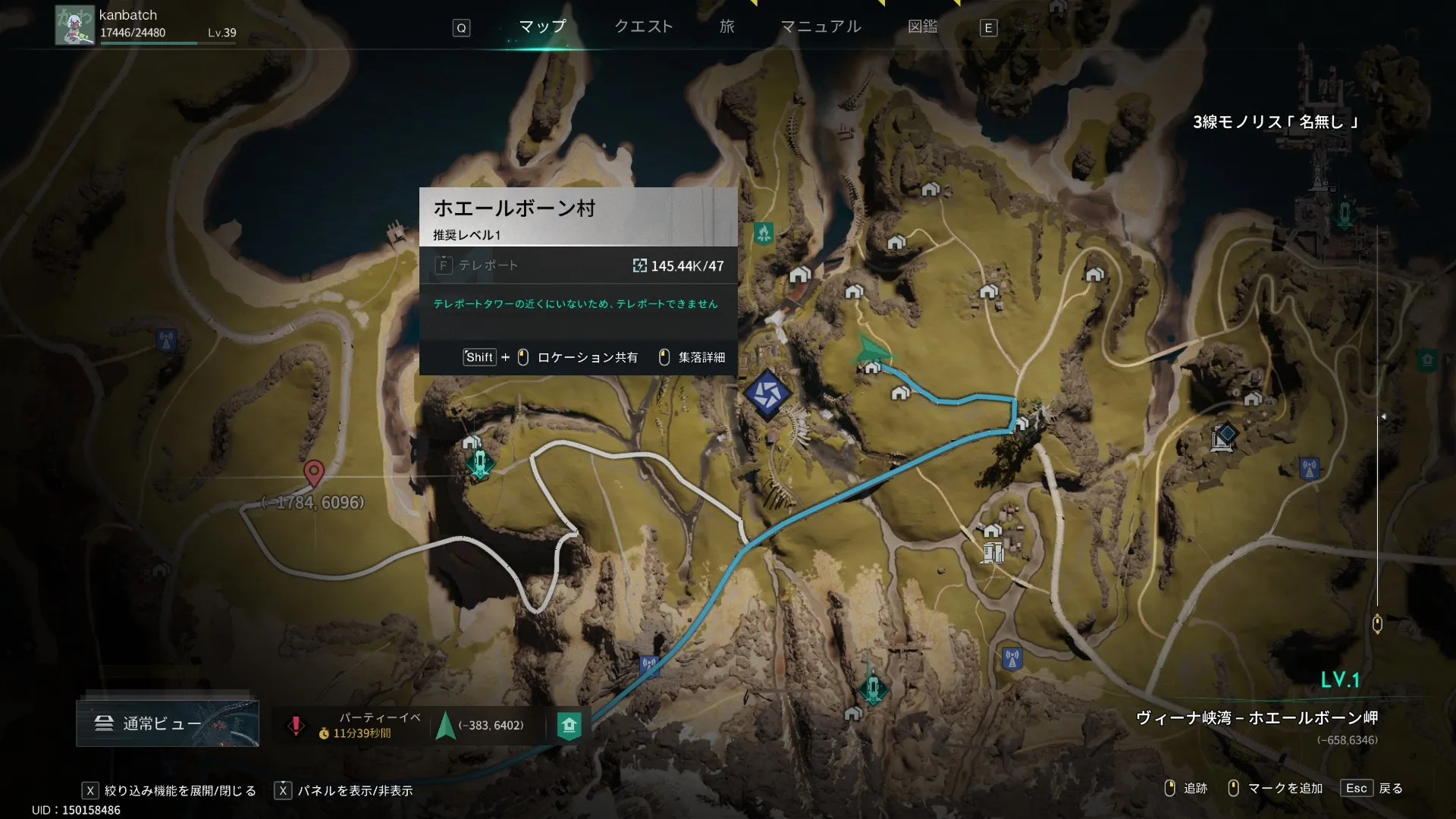This screenshot has width=1456, height=819.
Task: Click the kanbatch player avatar
Action: (x=74, y=26)
